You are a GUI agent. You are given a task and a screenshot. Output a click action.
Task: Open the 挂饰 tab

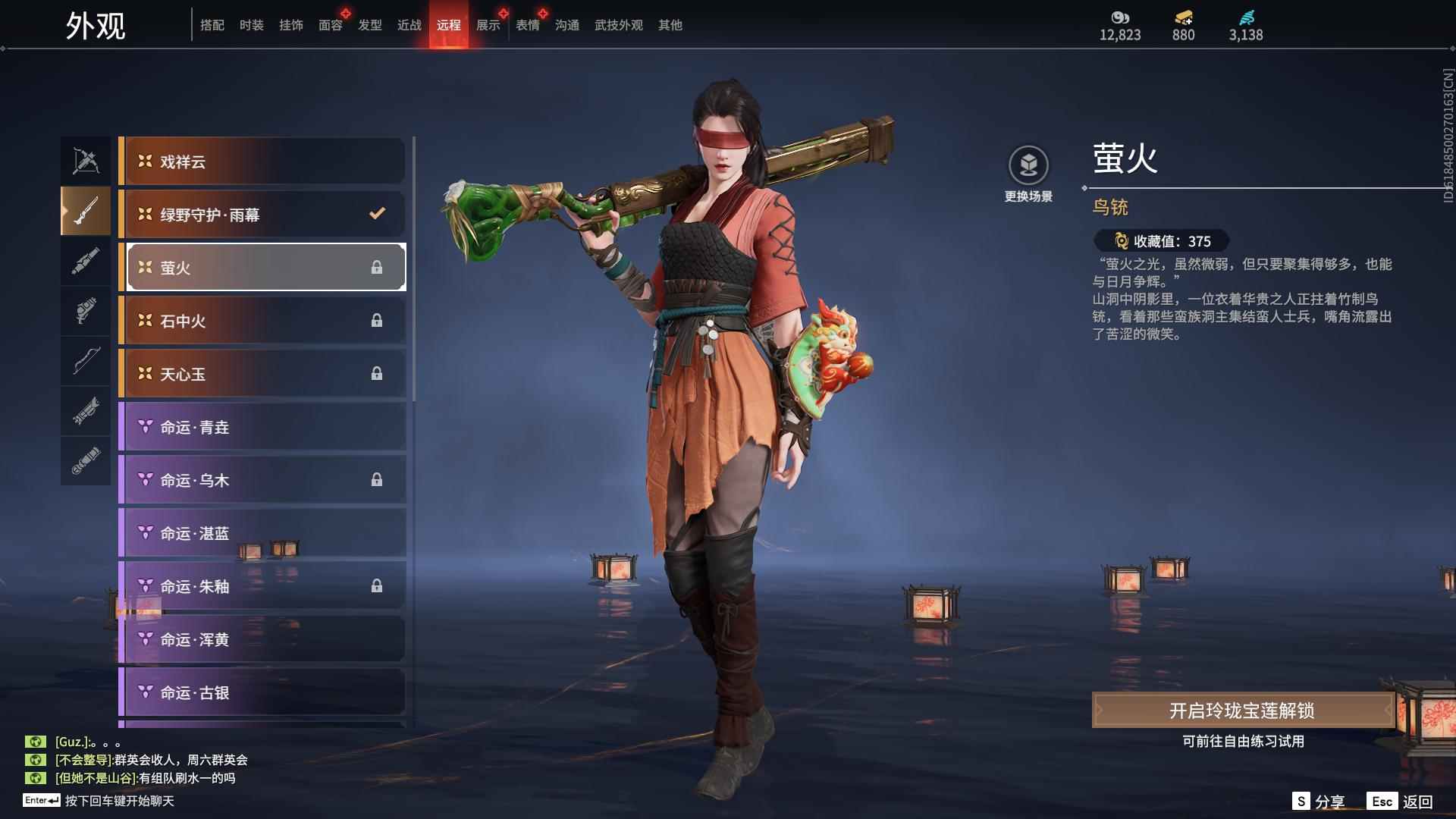(x=290, y=25)
